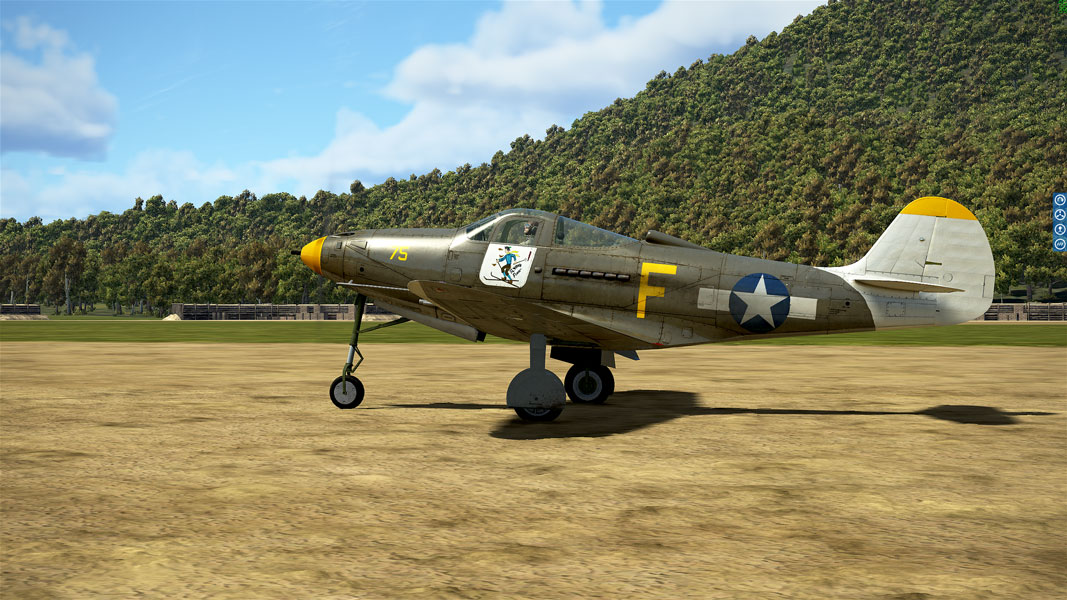Viewport: 1067px width, 600px height.
Task: Click the pilot silhouette icon
Action: tap(1059, 229)
